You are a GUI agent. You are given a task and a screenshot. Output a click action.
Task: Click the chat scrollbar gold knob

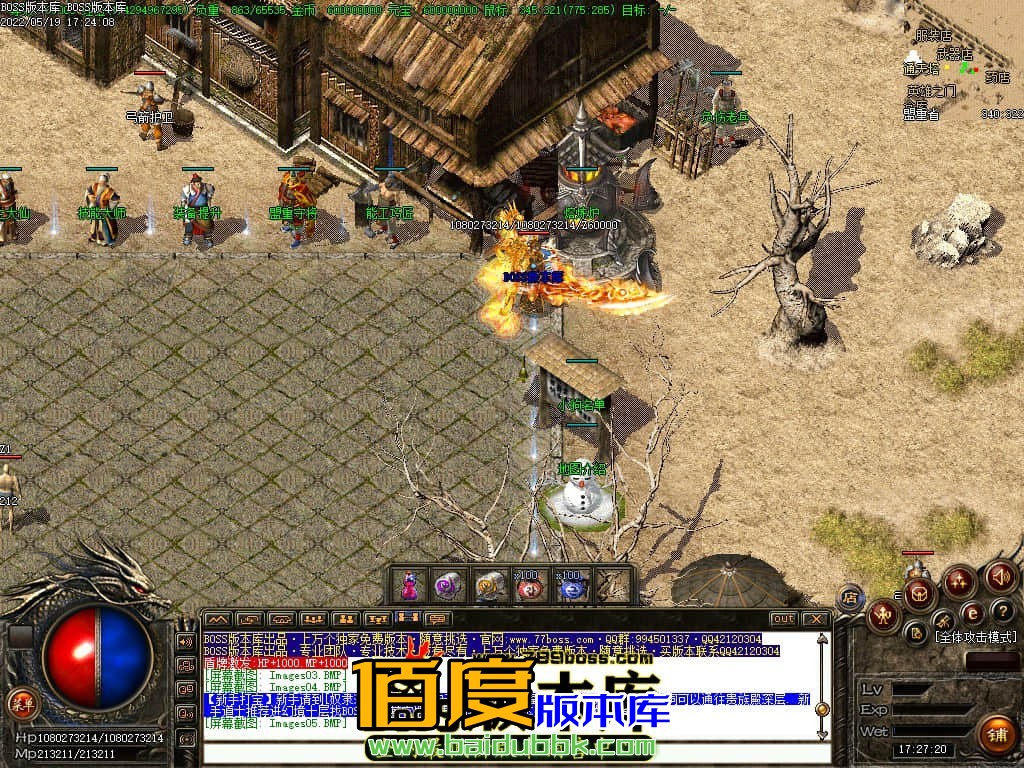(822, 709)
